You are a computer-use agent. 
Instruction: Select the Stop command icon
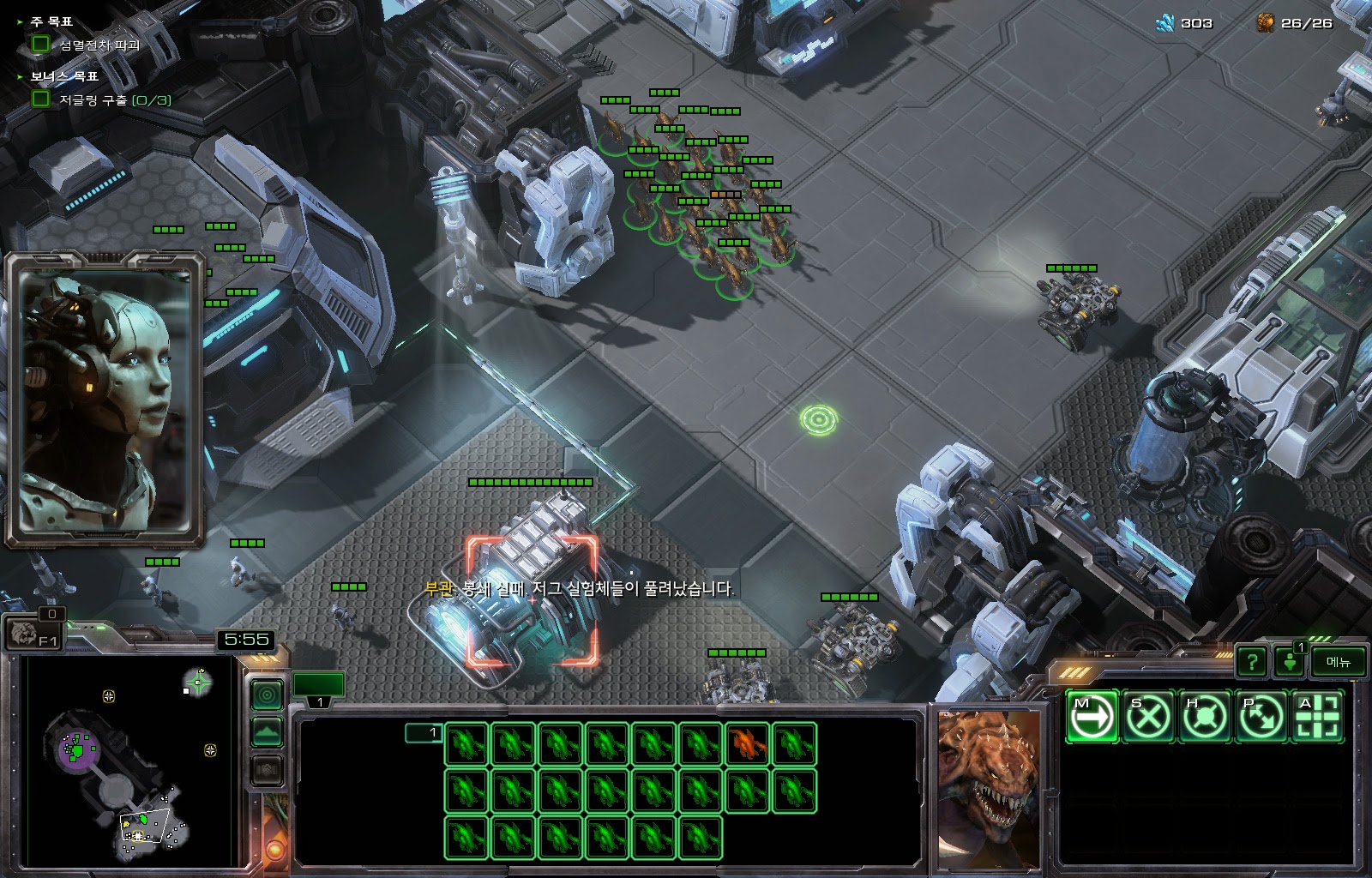[x=1148, y=716]
